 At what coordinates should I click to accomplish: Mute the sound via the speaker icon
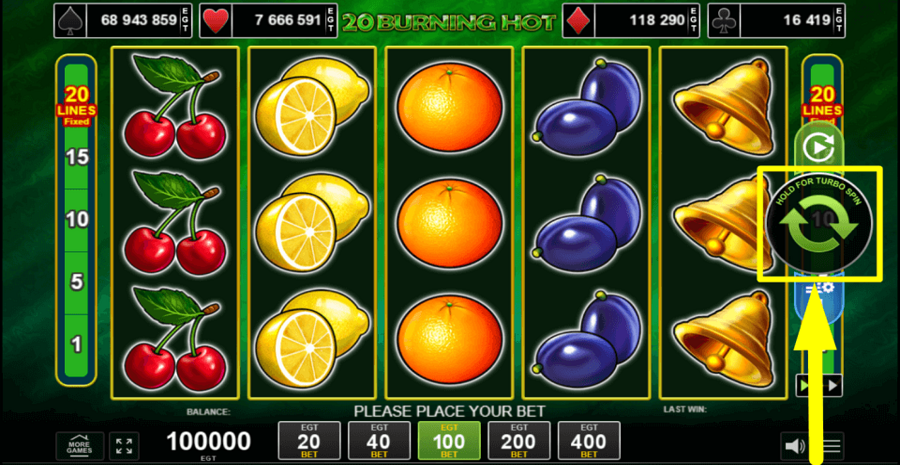coord(795,445)
